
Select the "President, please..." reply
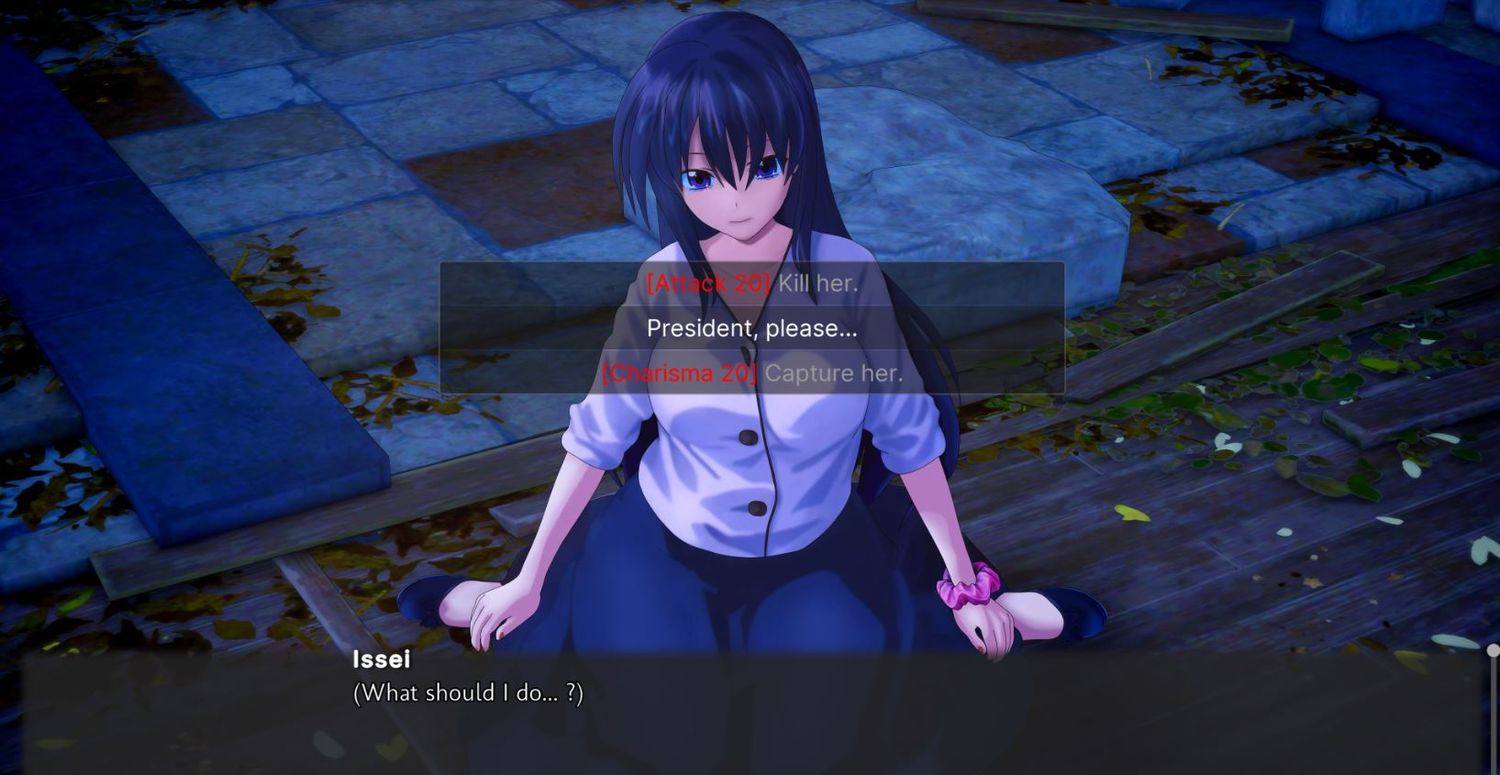tap(752, 328)
